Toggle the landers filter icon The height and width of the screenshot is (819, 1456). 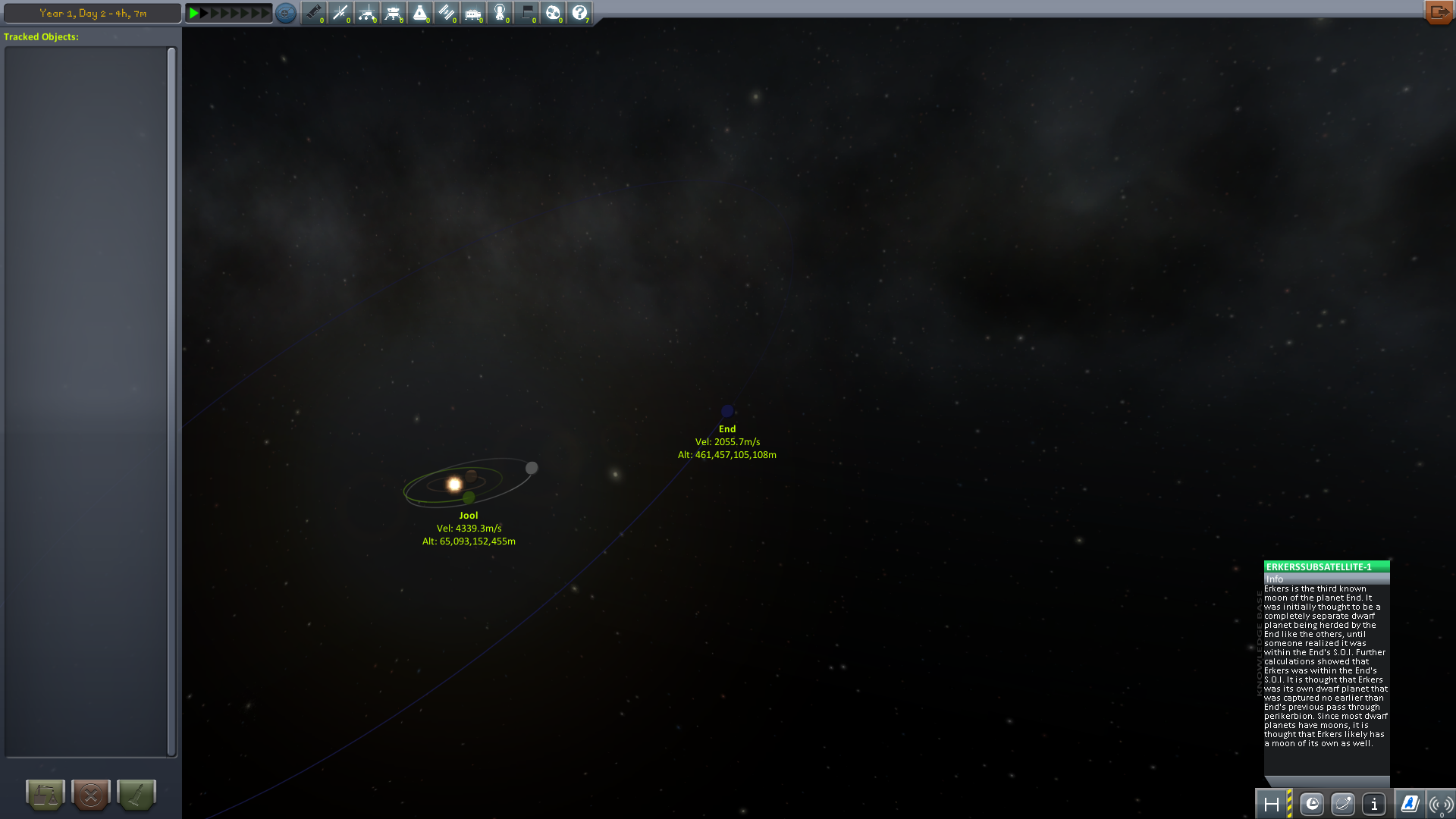click(x=394, y=13)
